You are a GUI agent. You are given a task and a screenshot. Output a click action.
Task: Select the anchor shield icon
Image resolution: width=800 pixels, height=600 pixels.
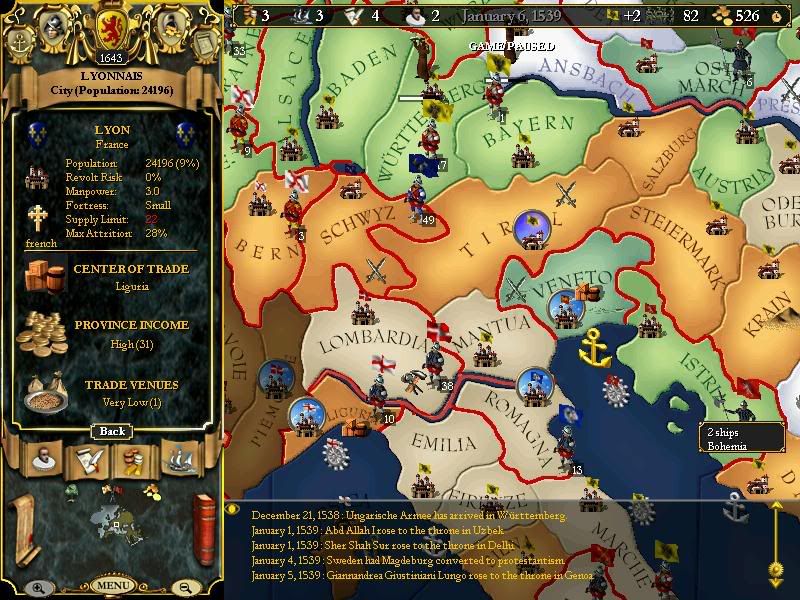coord(22,41)
